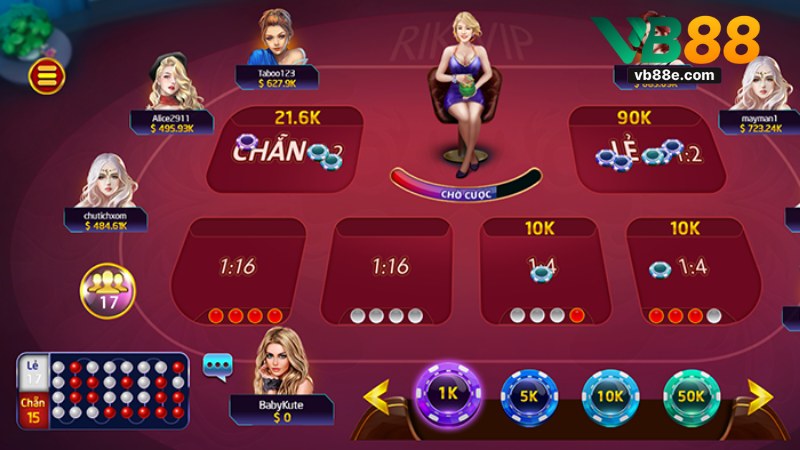Screen dimensions: 800x450
Task: Bet on 1:16 panel with four white dots
Action: click(391, 270)
